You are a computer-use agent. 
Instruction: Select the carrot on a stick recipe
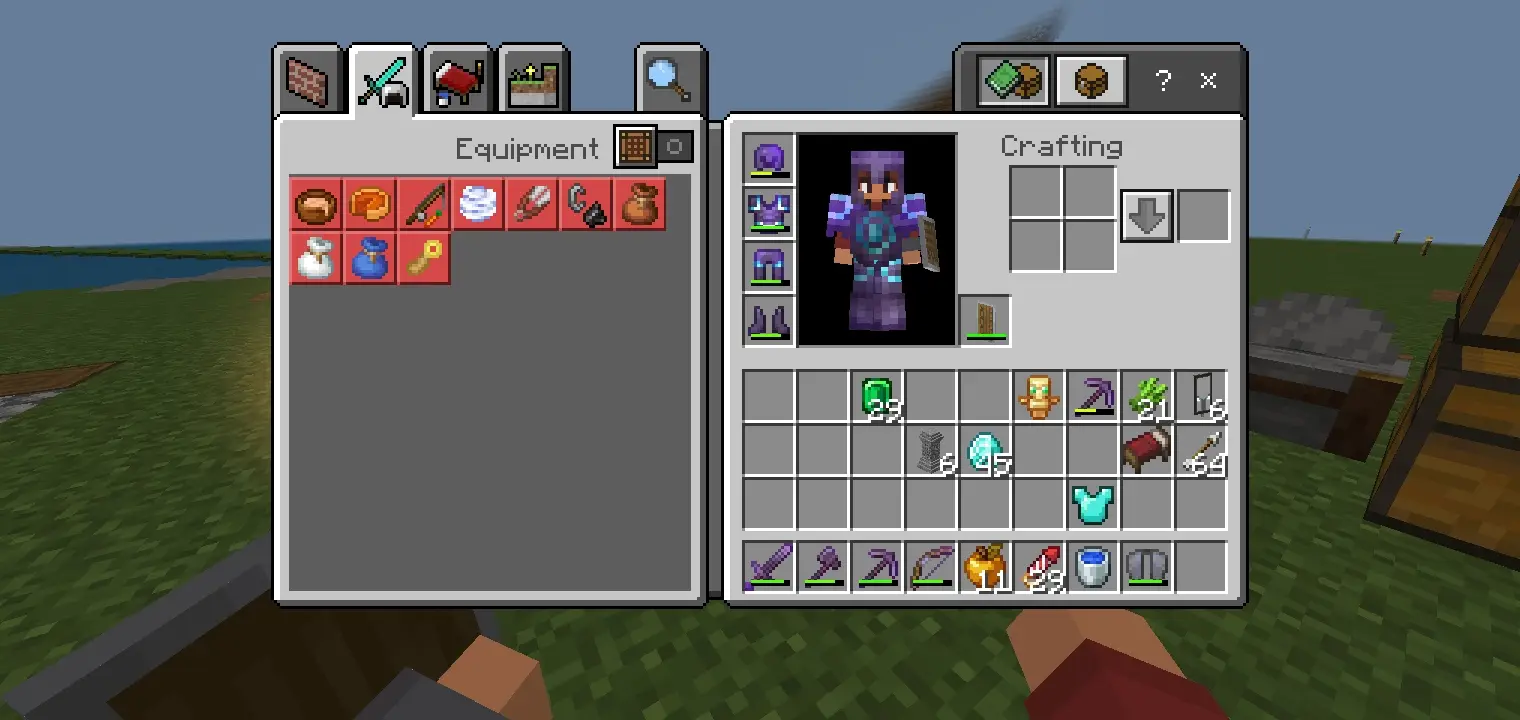[425, 205]
